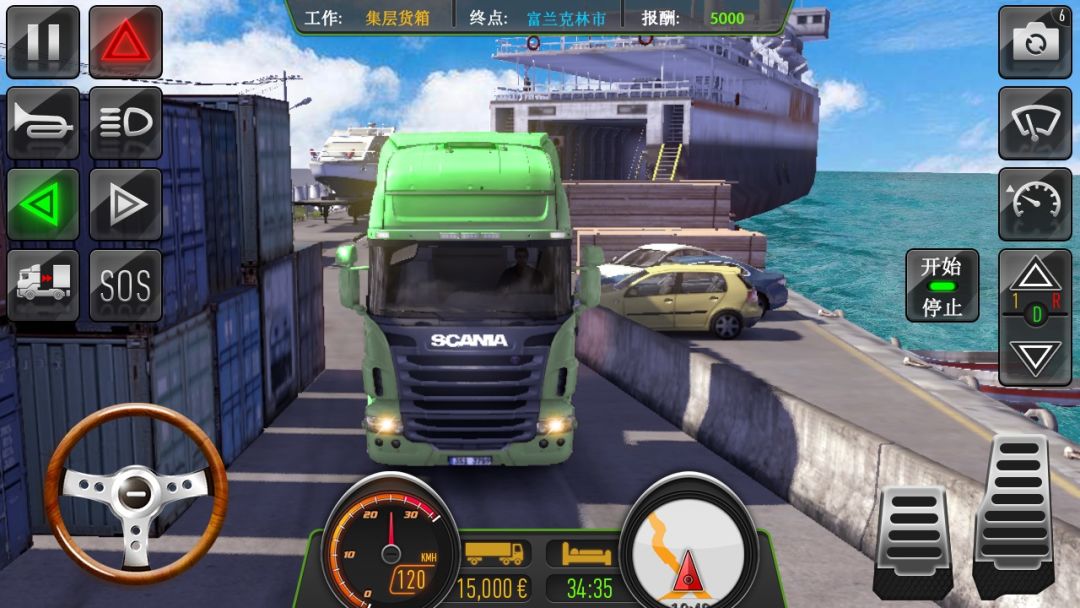
Task: Change the camera view
Action: pos(1034,42)
